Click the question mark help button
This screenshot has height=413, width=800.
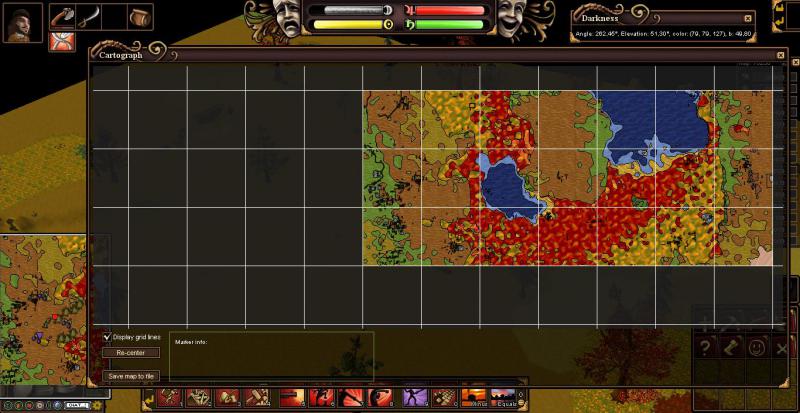click(704, 347)
